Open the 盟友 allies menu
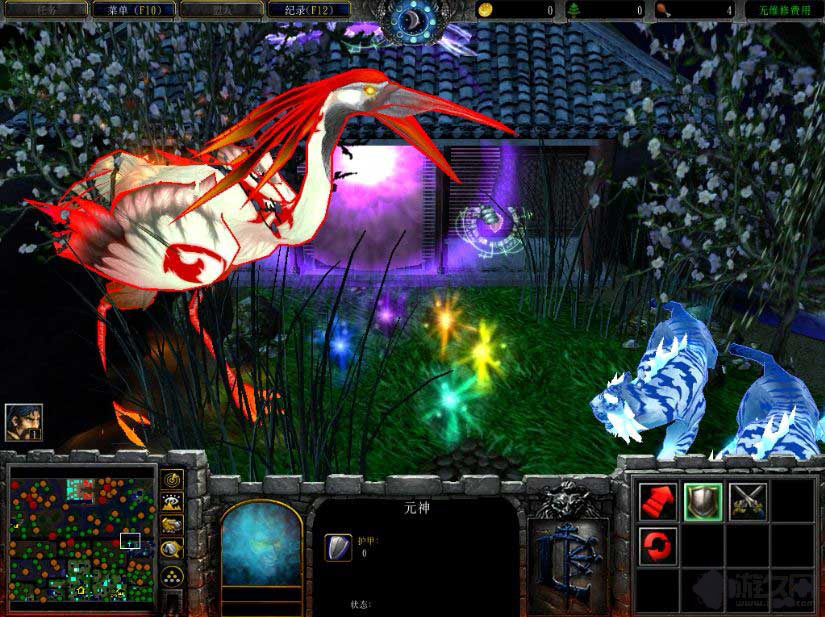This screenshot has width=825, height=617. 222,10
